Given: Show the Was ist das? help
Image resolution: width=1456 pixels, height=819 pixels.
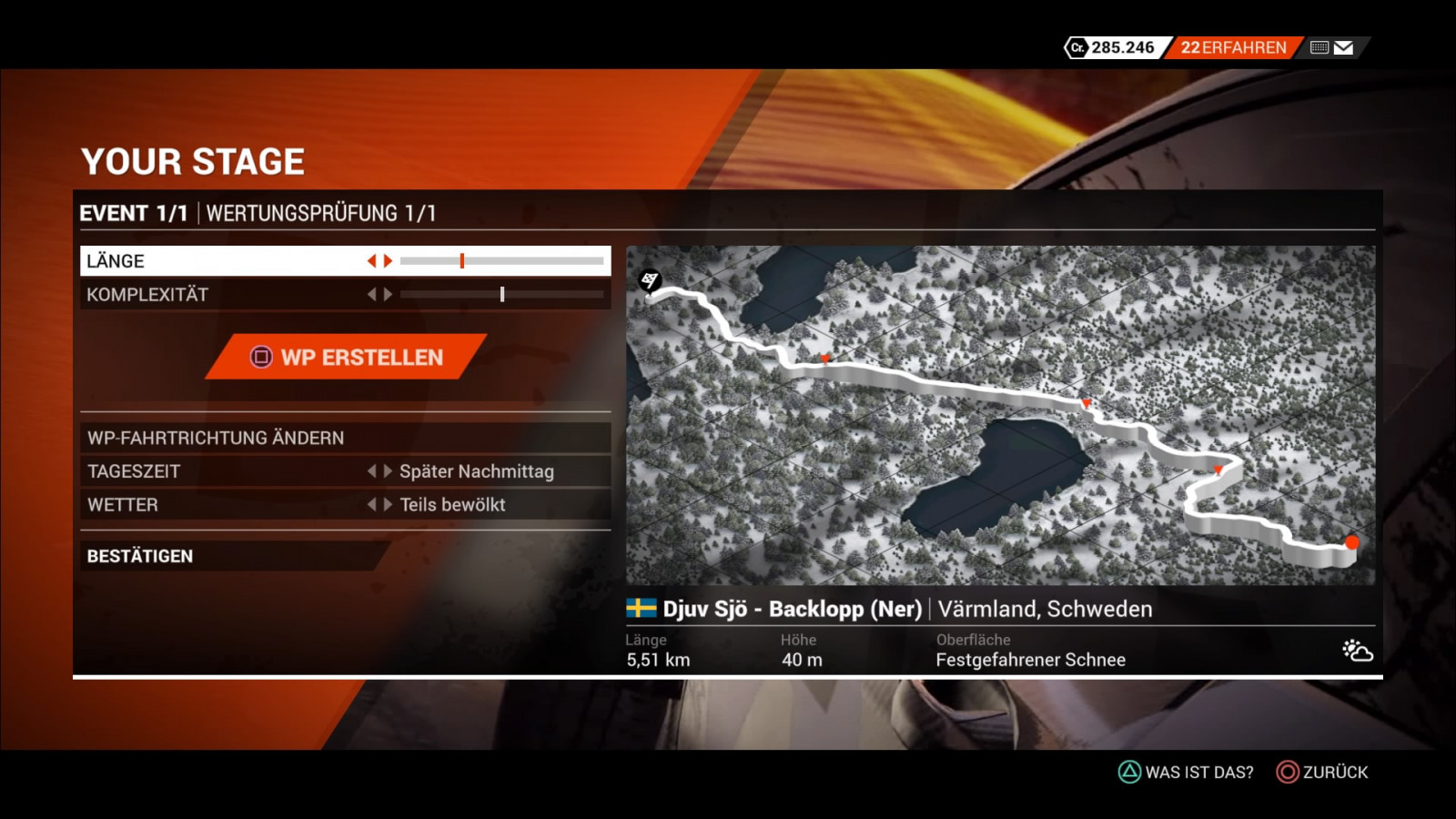Looking at the screenshot, I should pos(1186,772).
